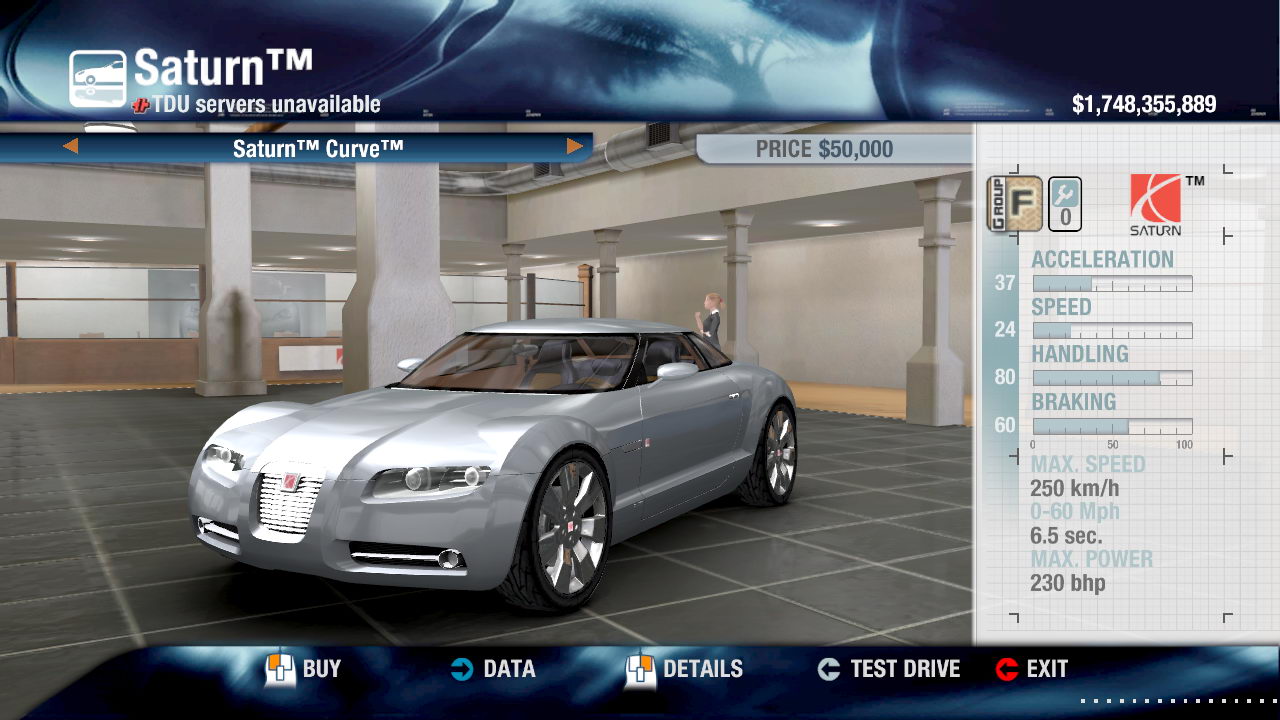Show the car DETAILS
Screen dimensions: 1280x720
coord(685,669)
